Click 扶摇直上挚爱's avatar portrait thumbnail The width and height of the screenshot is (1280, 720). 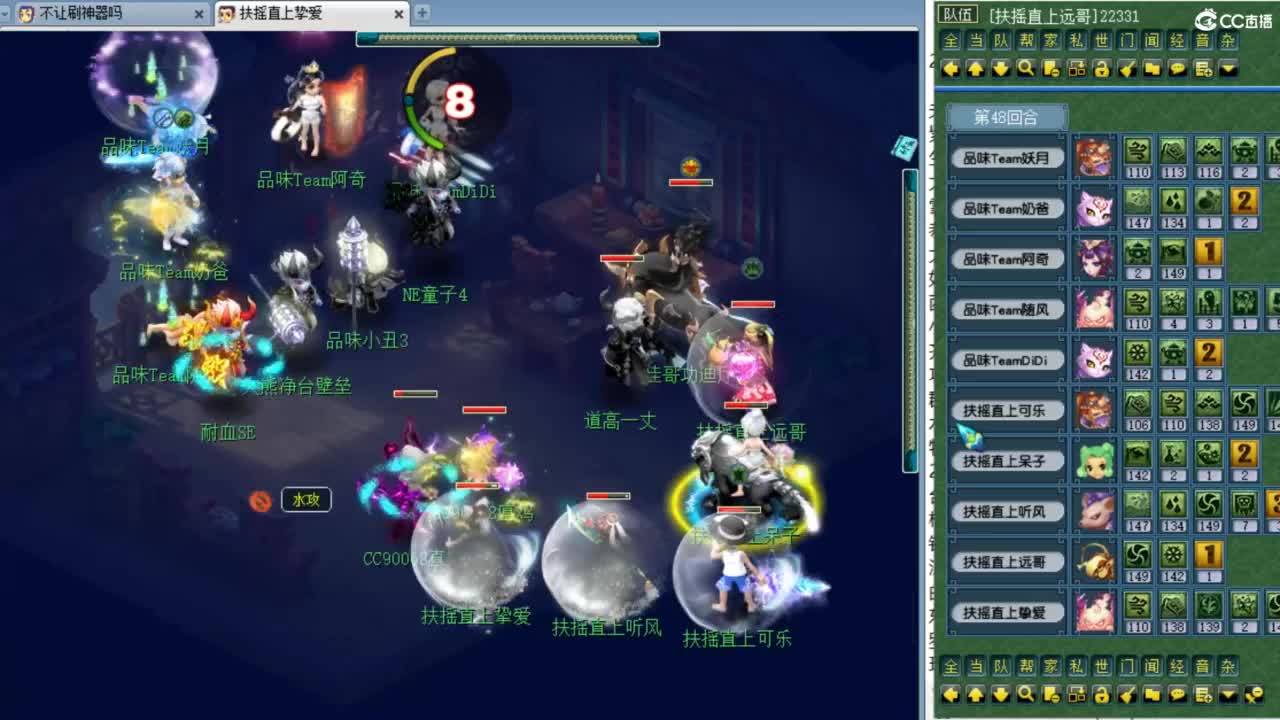point(1095,613)
